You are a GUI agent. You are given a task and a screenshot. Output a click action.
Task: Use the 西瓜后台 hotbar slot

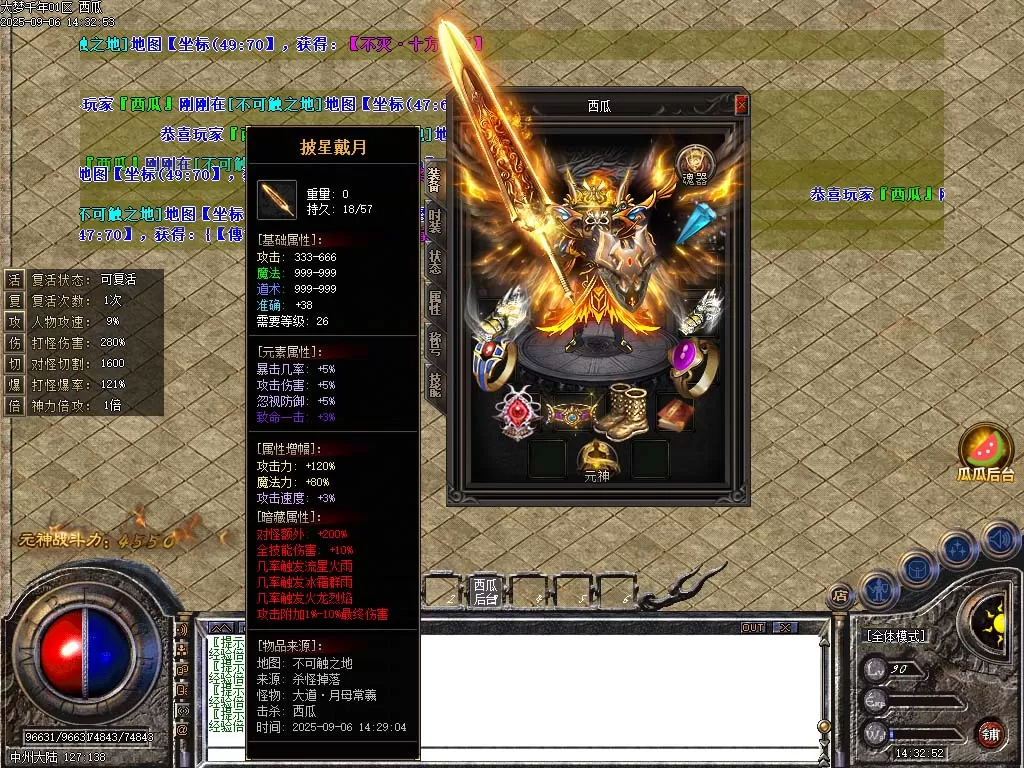tap(486, 591)
